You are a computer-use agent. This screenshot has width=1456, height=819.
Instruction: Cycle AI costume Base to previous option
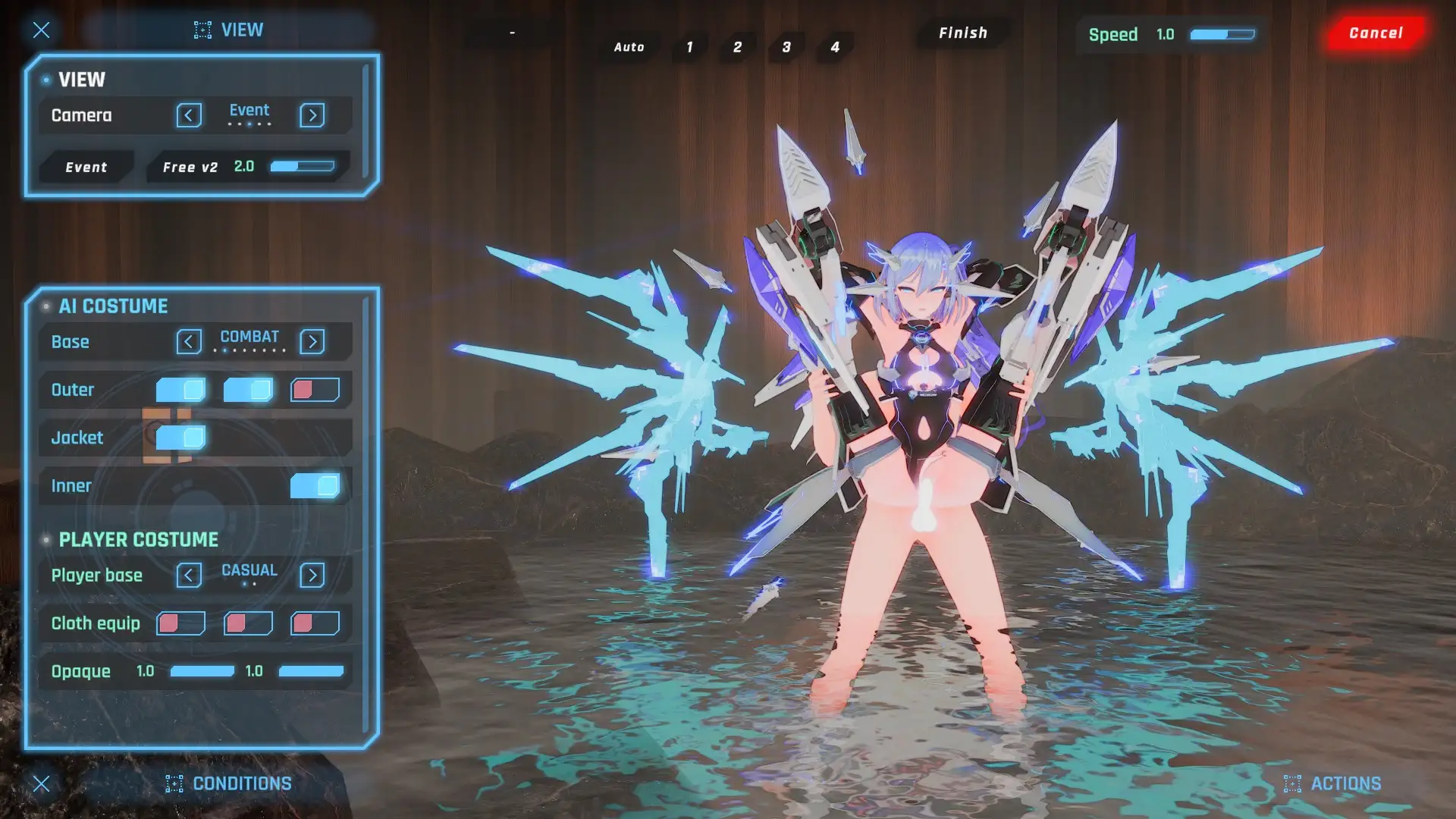(x=189, y=342)
